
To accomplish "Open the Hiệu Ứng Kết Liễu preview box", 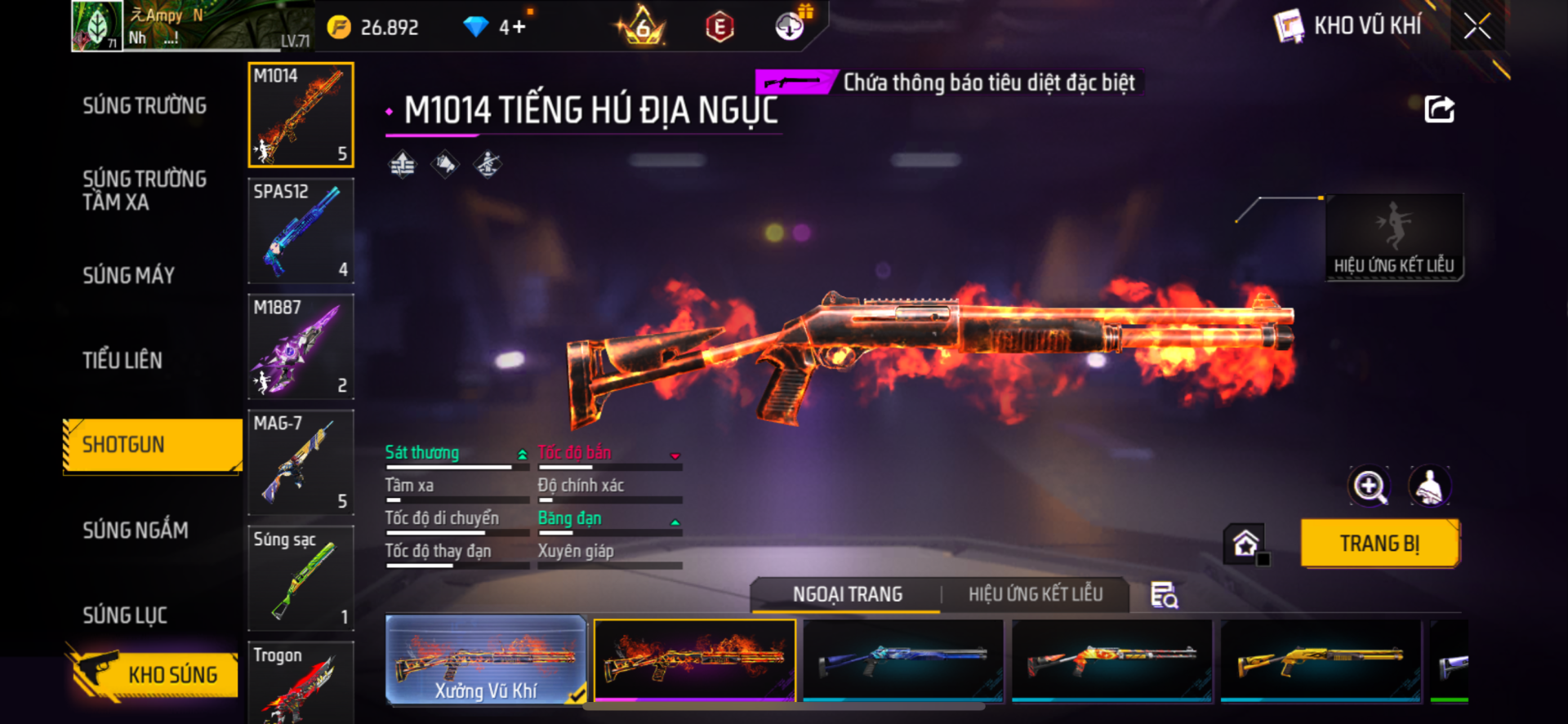I will coord(1394,237).
